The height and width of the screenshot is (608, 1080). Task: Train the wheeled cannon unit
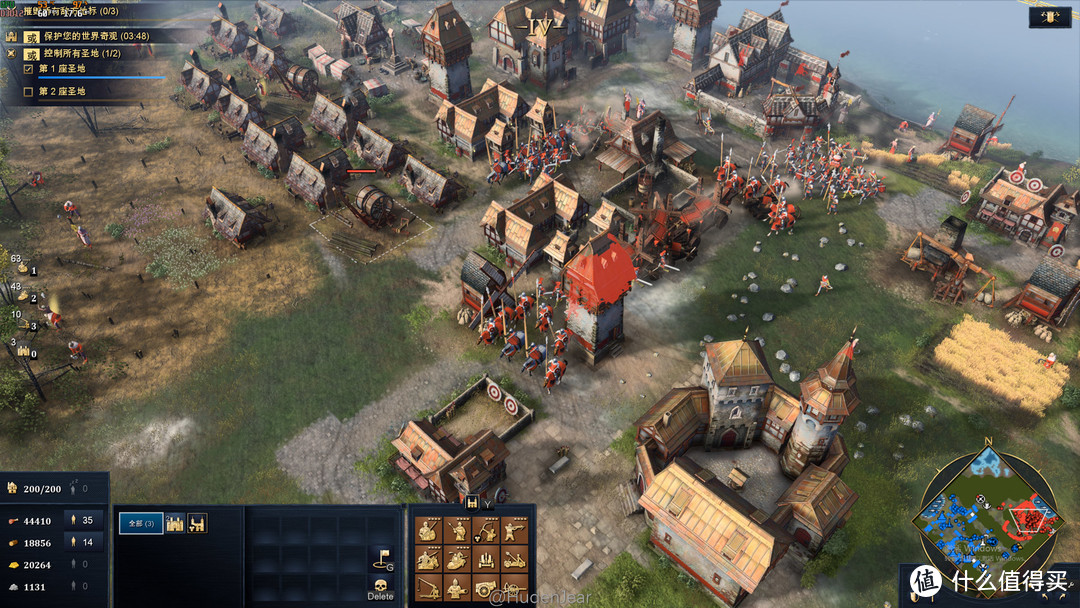point(485,587)
